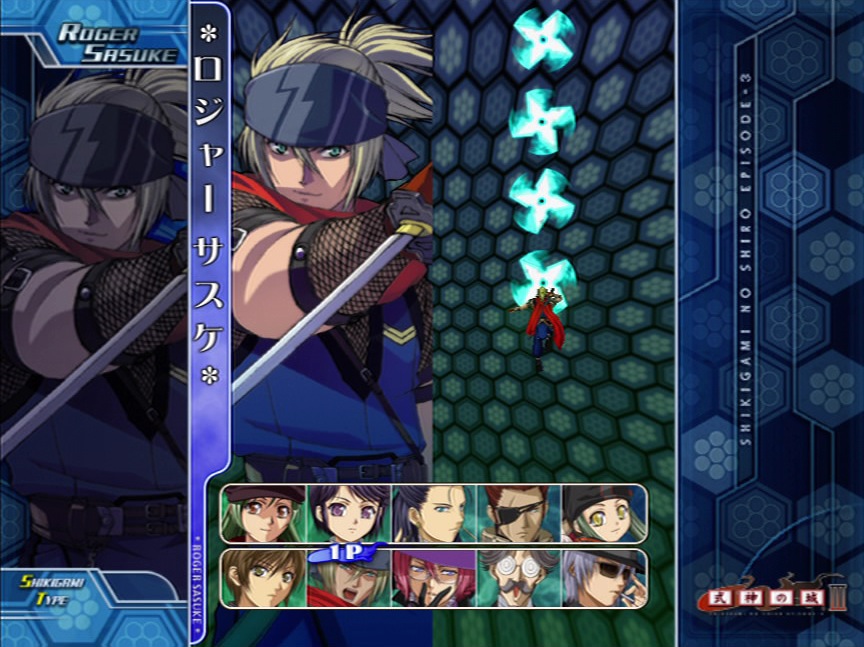Pick the dark-haired man in profile
Image resolution: width=864 pixels, height=647 pixels.
click(x=434, y=513)
